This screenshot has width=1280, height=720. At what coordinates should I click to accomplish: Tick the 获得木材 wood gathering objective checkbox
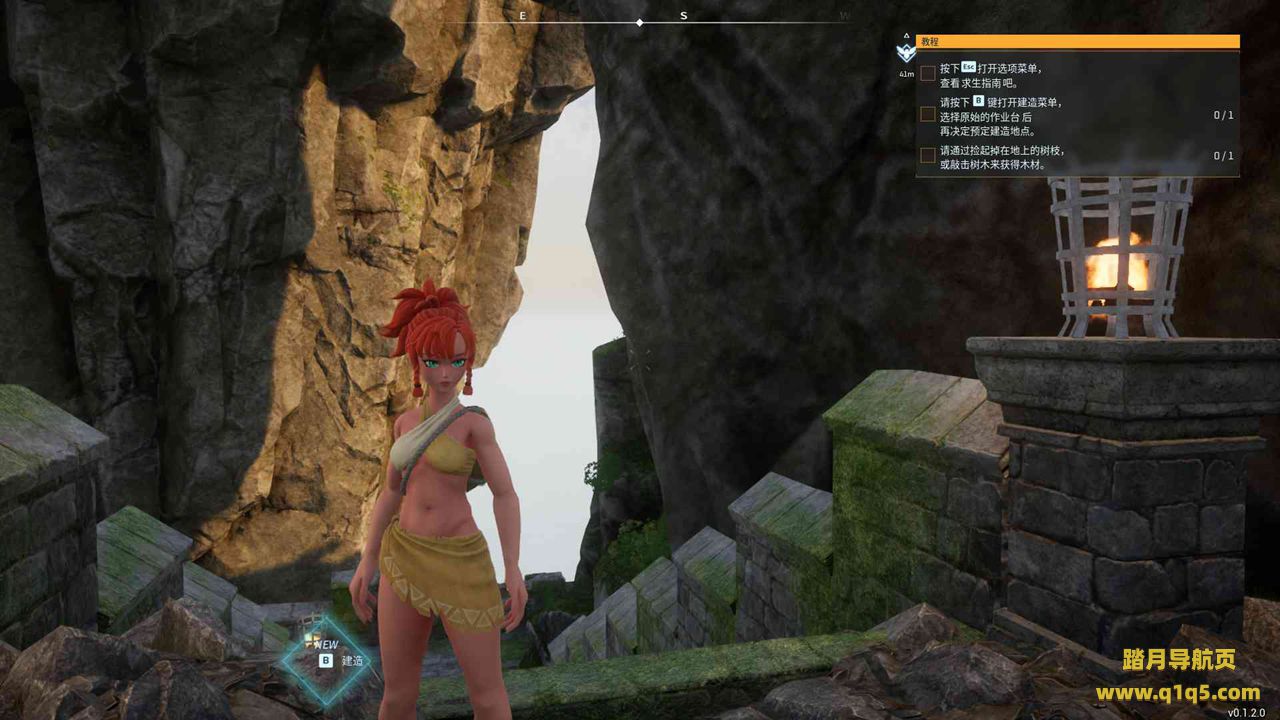point(928,156)
